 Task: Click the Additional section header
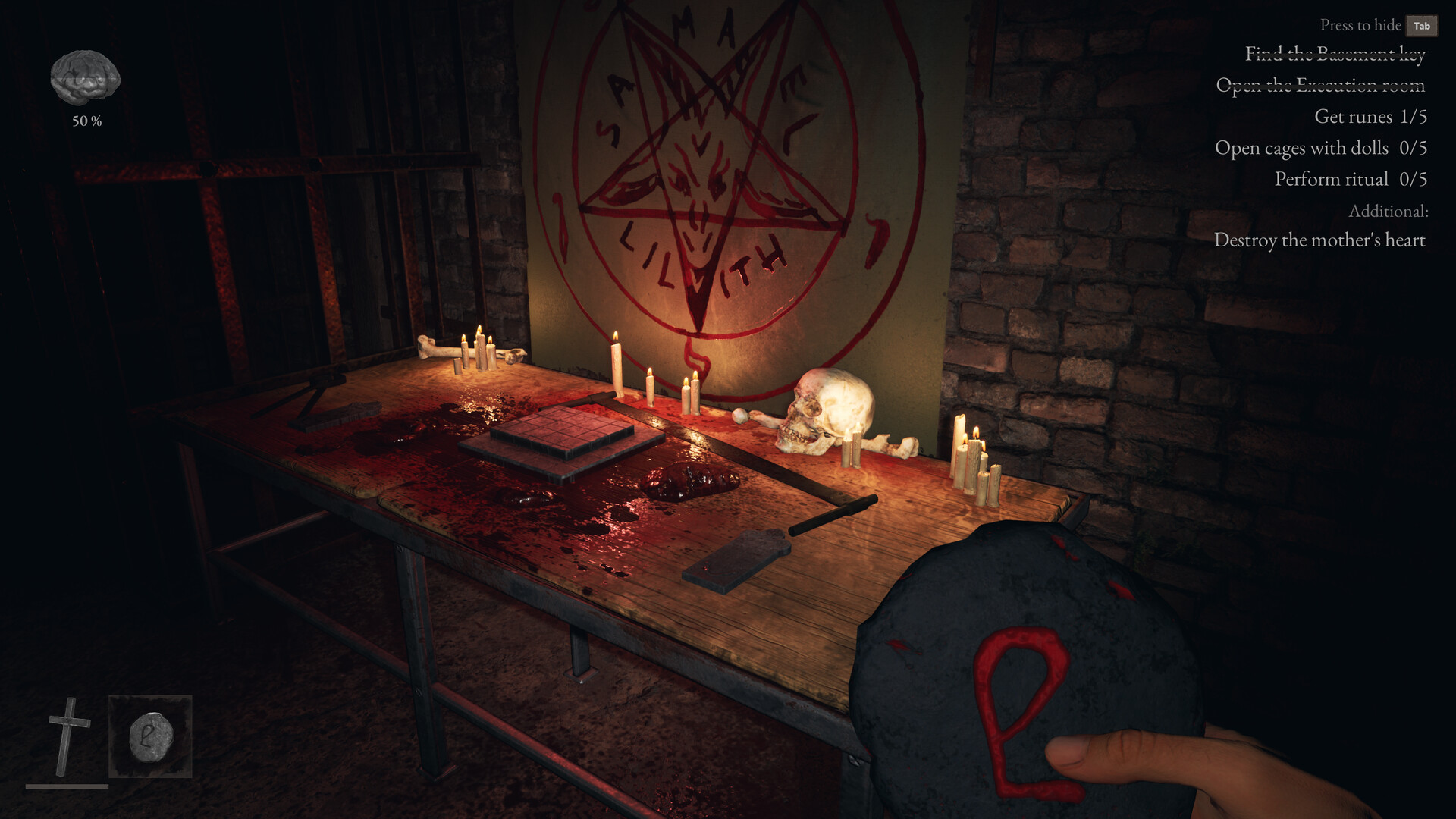pyautogui.click(x=1390, y=211)
